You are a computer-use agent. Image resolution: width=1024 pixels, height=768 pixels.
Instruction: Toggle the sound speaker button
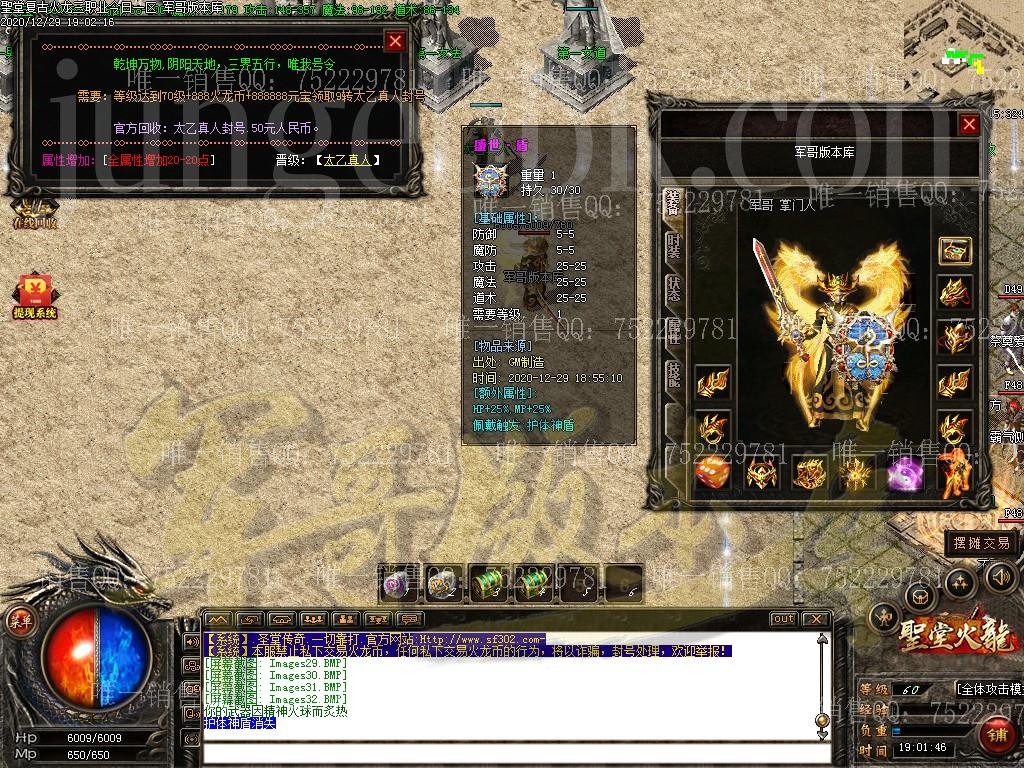1000,577
